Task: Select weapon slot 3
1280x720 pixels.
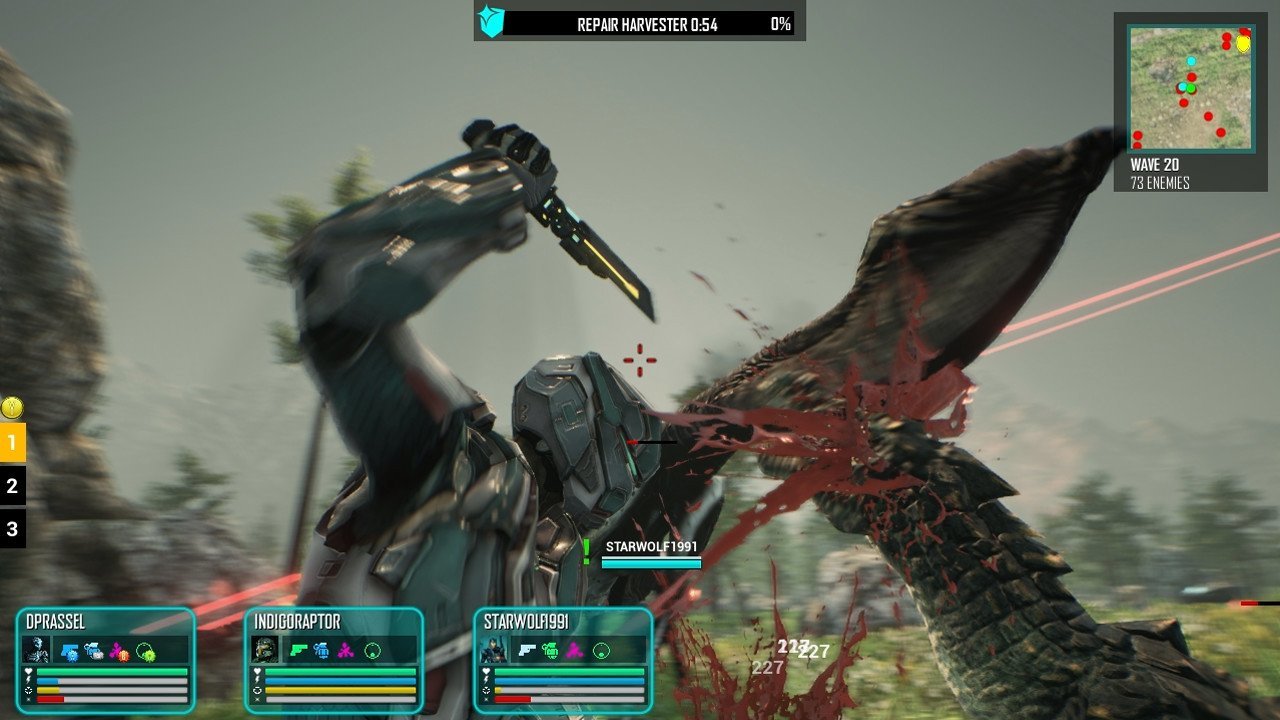Action: [12, 528]
